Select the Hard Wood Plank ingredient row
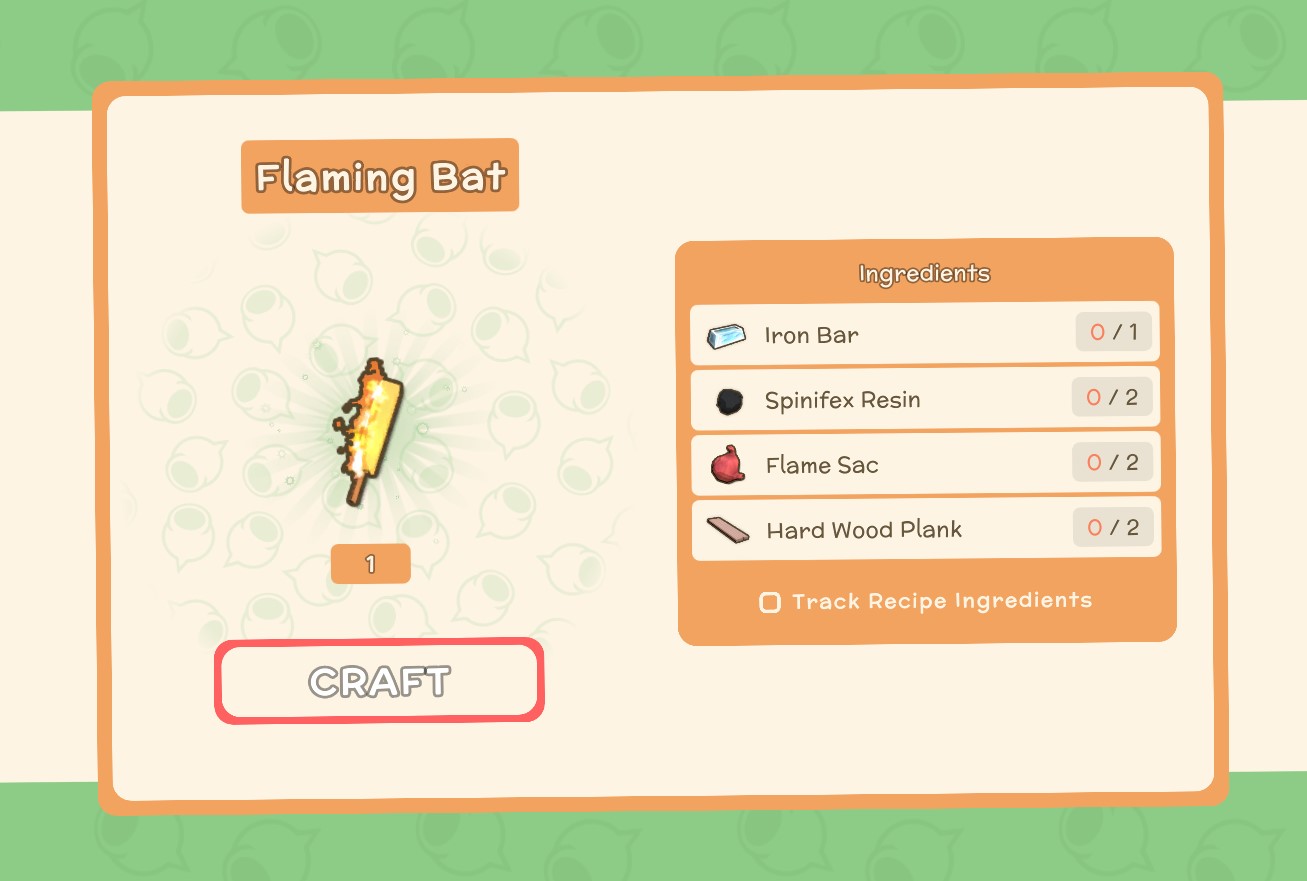Image resolution: width=1307 pixels, height=881 pixels. click(x=924, y=529)
